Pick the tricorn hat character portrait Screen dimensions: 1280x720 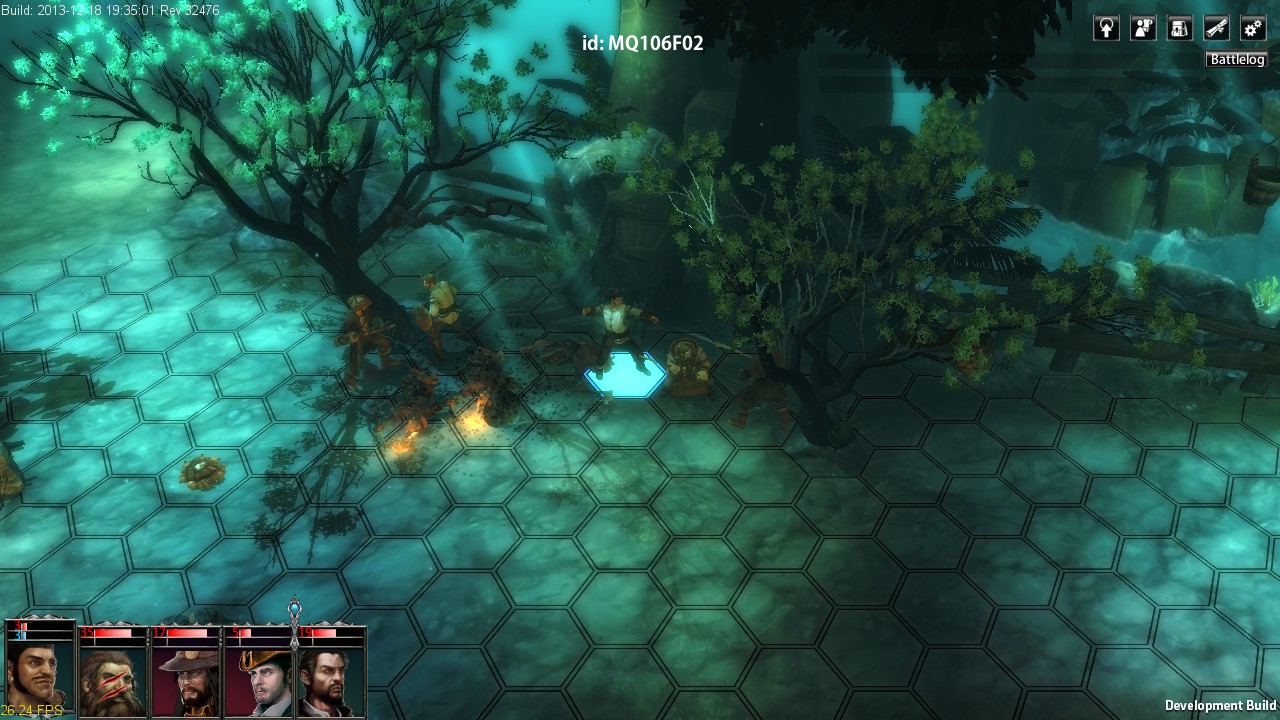click(x=259, y=680)
